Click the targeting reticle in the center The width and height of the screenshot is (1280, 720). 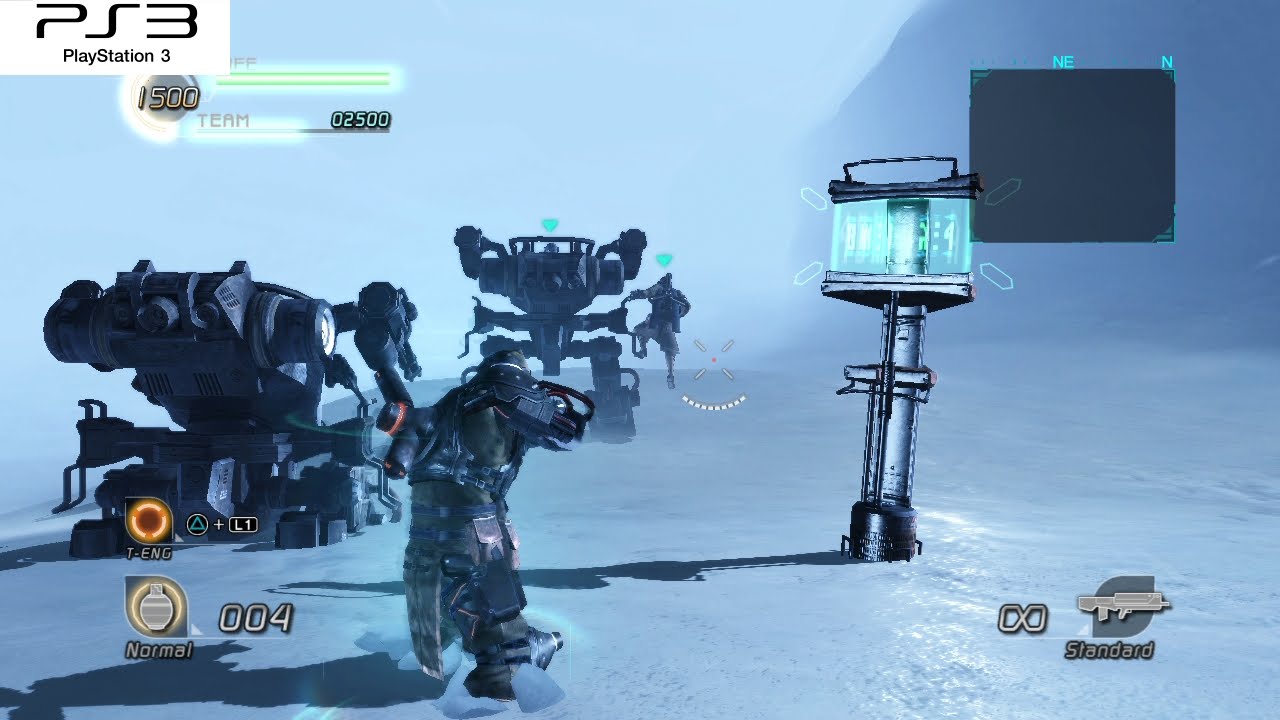pos(712,360)
